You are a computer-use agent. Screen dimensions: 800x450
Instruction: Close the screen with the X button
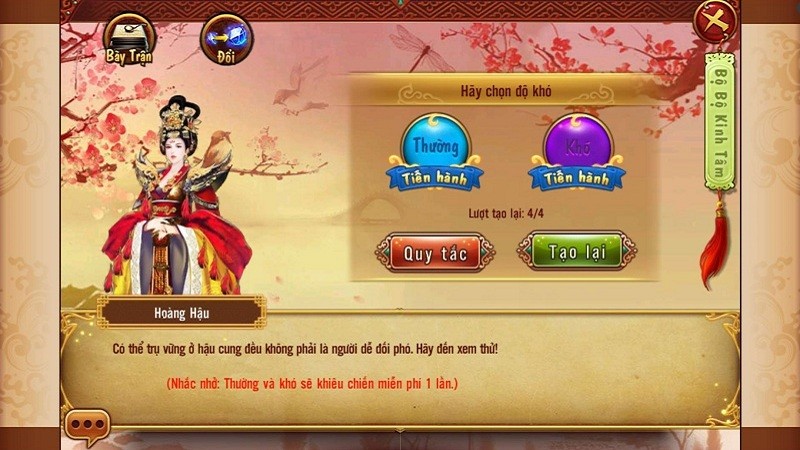coord(715,20)
